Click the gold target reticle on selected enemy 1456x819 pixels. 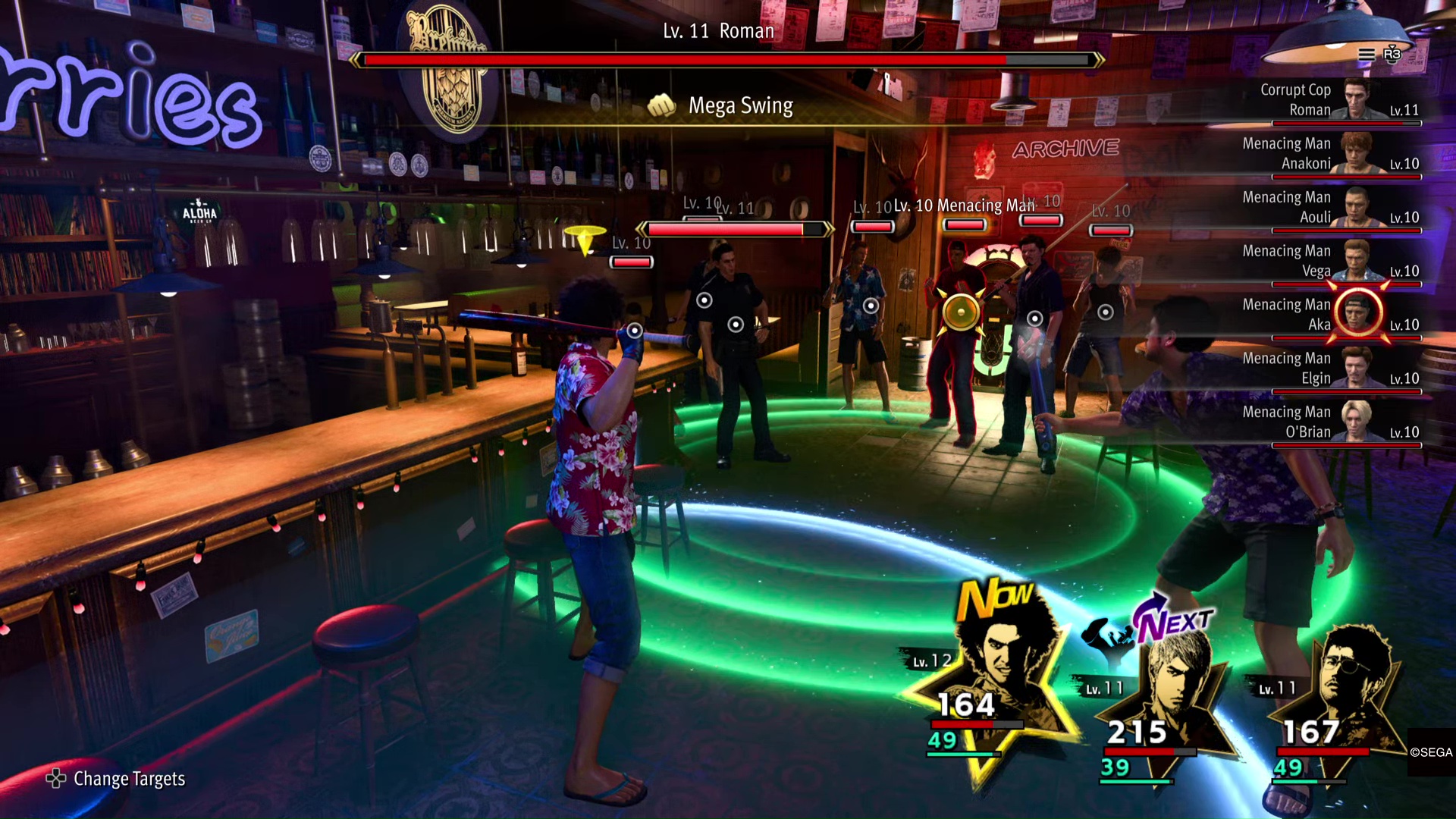point(961,311)
